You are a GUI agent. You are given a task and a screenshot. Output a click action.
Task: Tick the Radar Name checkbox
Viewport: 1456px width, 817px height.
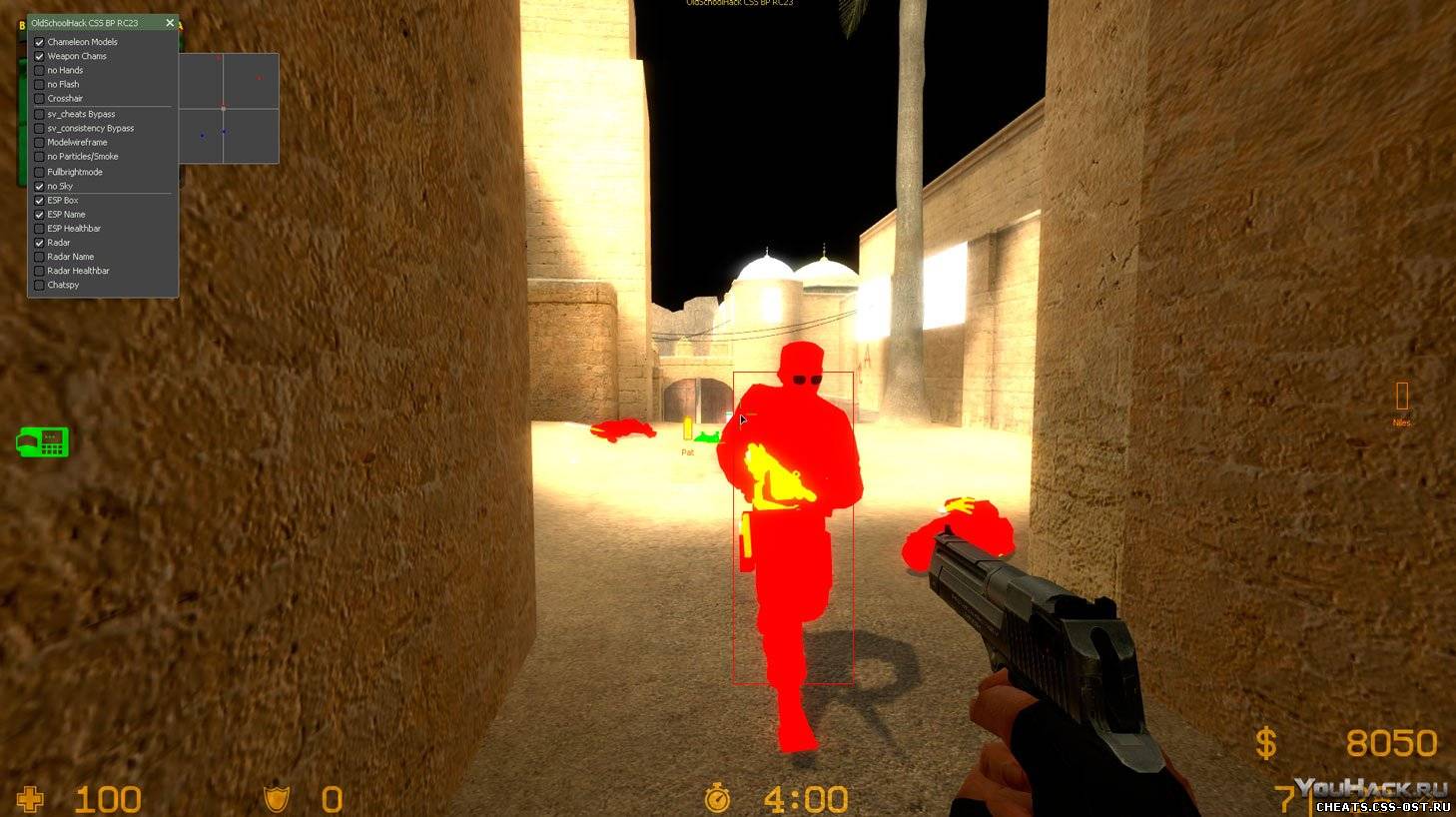(39, 257)
